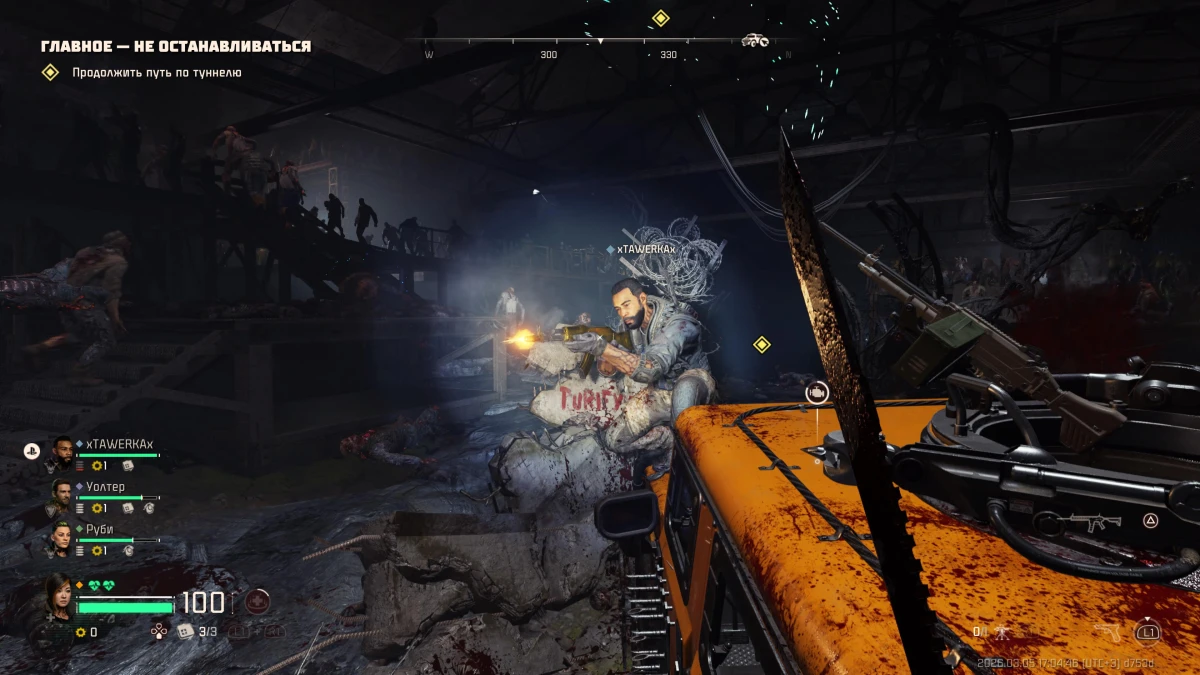1200x675 pixels.
Task: Select teammate Уолтер's portrait
Action: click(x=62, y=493)
